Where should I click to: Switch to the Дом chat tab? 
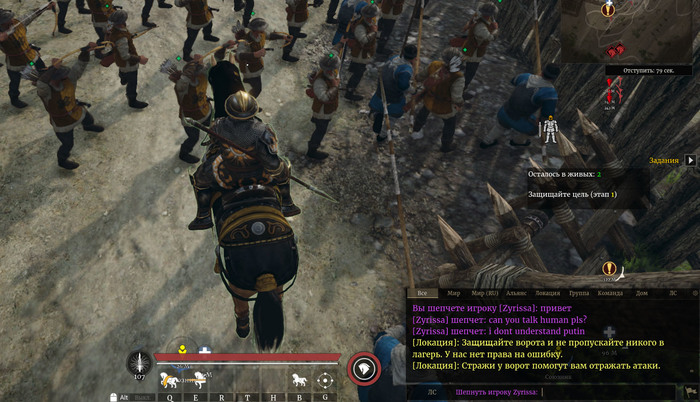tap(642, 293)
